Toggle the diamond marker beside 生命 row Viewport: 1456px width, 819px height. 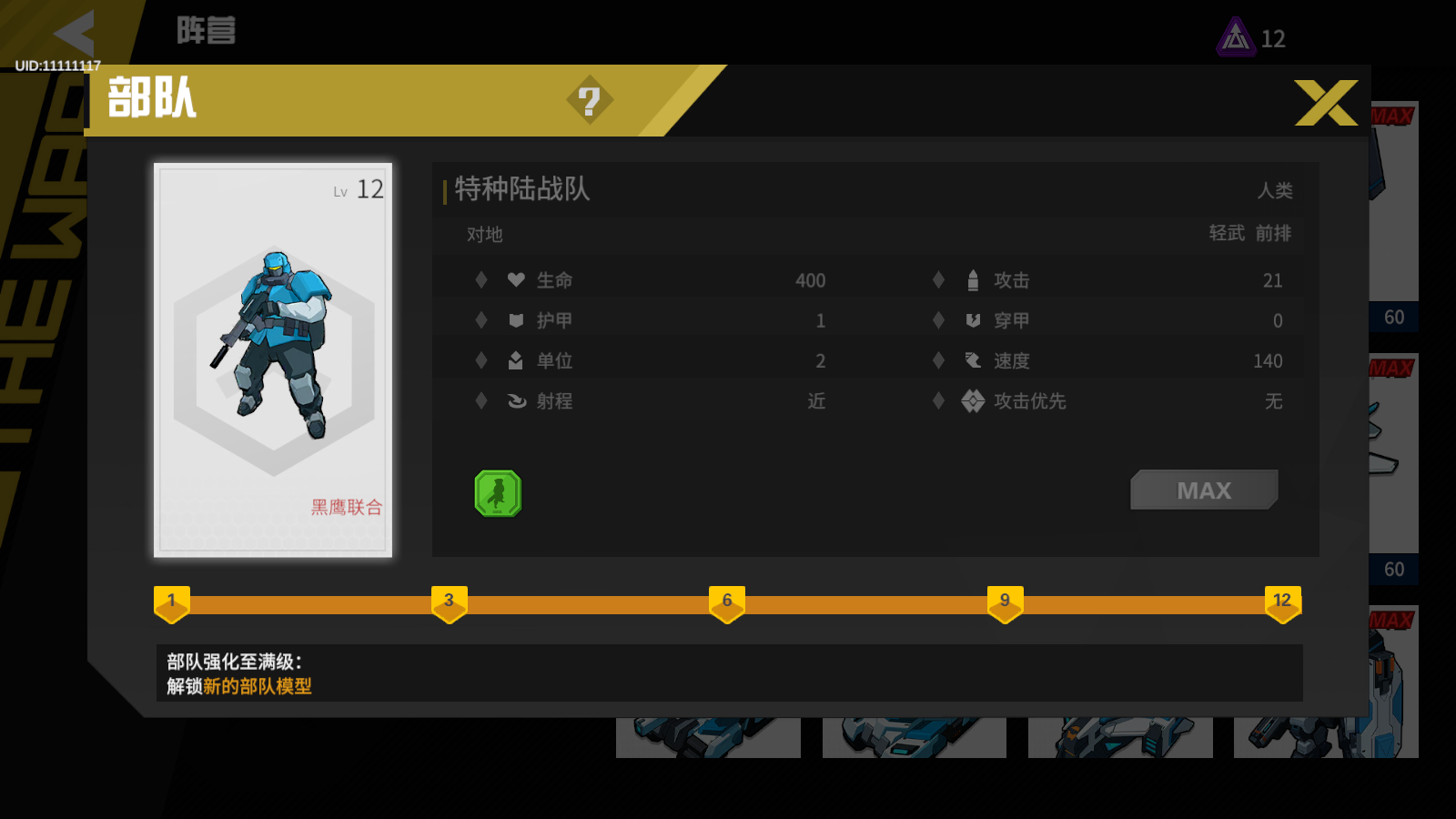pyautogui.click(x=480, y=279)
